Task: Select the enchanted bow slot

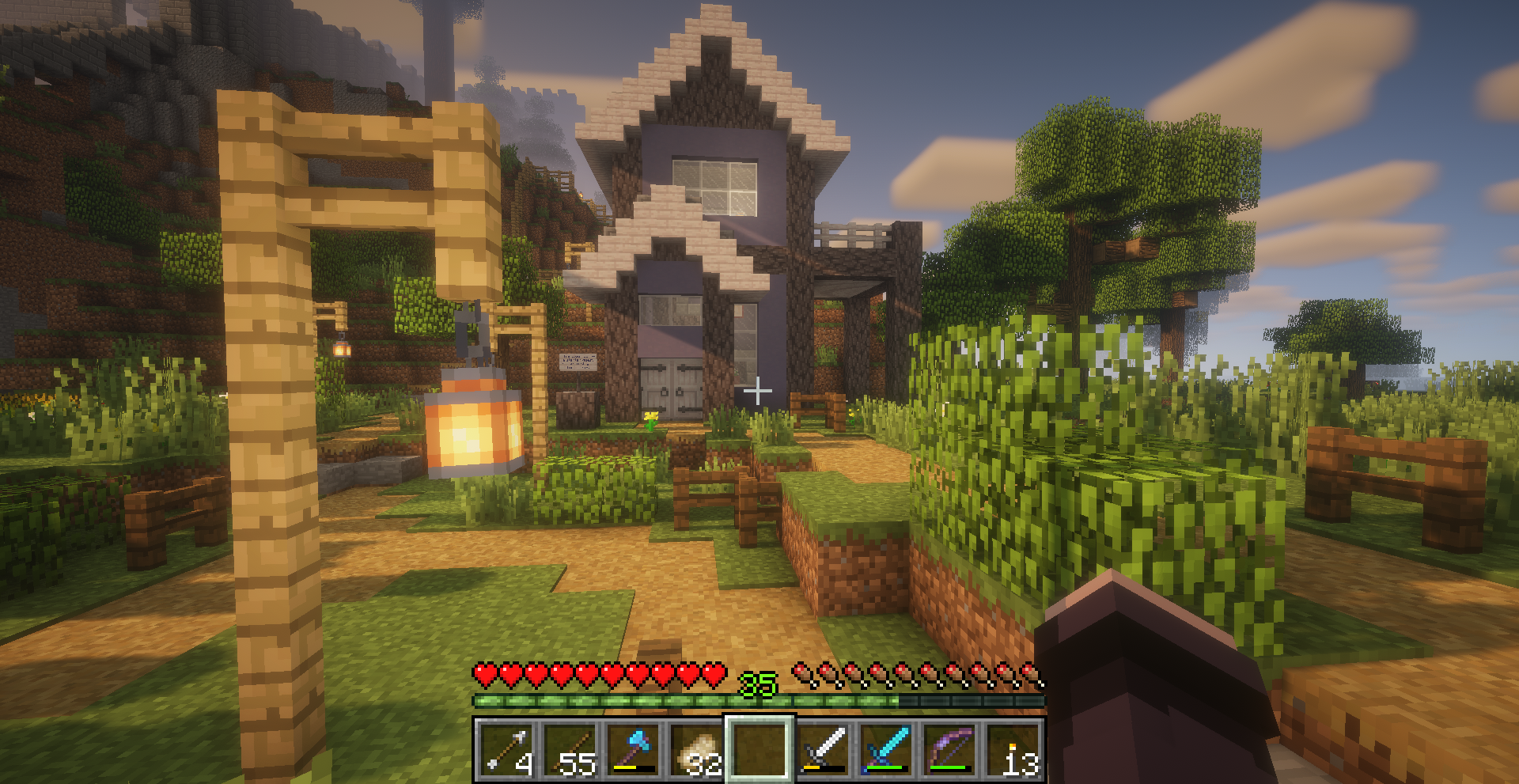Action: point(949,749)
